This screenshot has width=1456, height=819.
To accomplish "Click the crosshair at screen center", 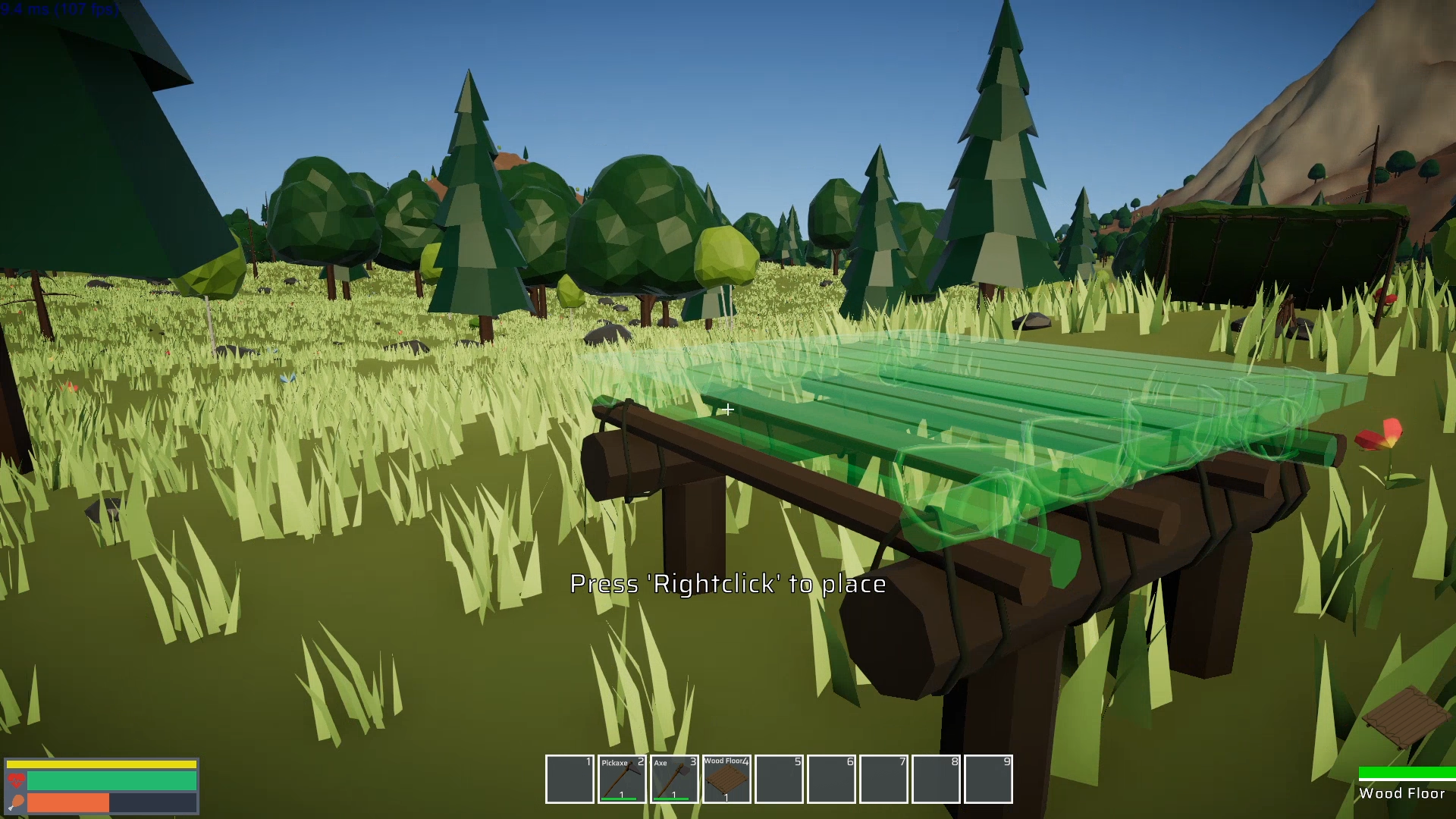I will point(727,410).
